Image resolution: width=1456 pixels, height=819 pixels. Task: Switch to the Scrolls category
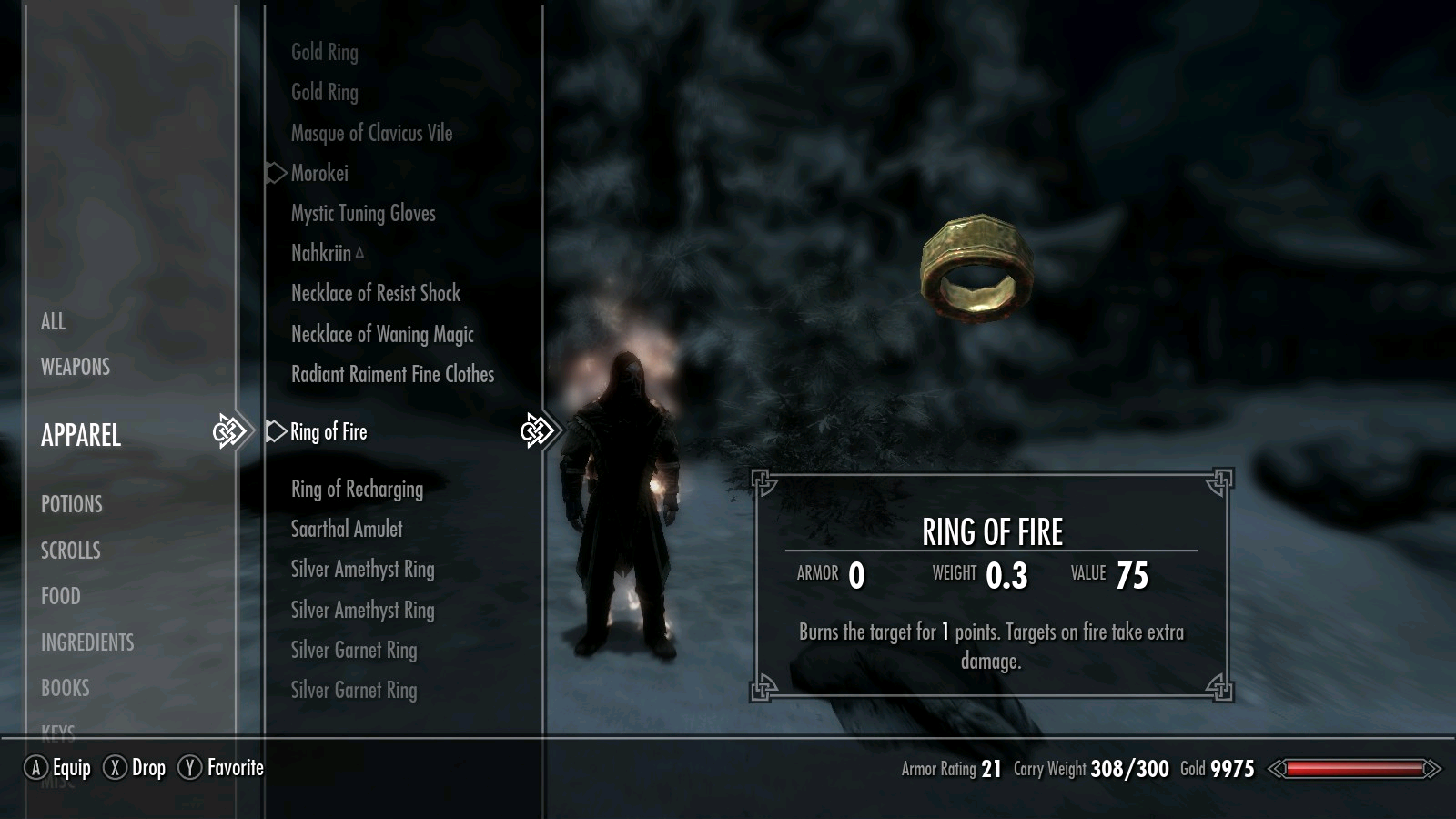point(71,551)
